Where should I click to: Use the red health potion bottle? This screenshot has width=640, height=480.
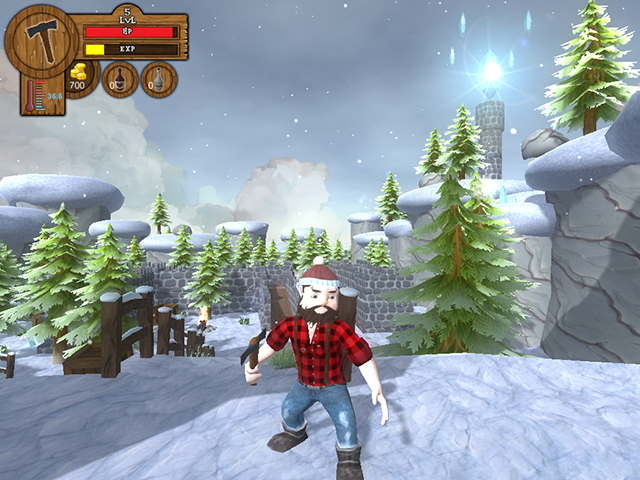click(121, 79)
